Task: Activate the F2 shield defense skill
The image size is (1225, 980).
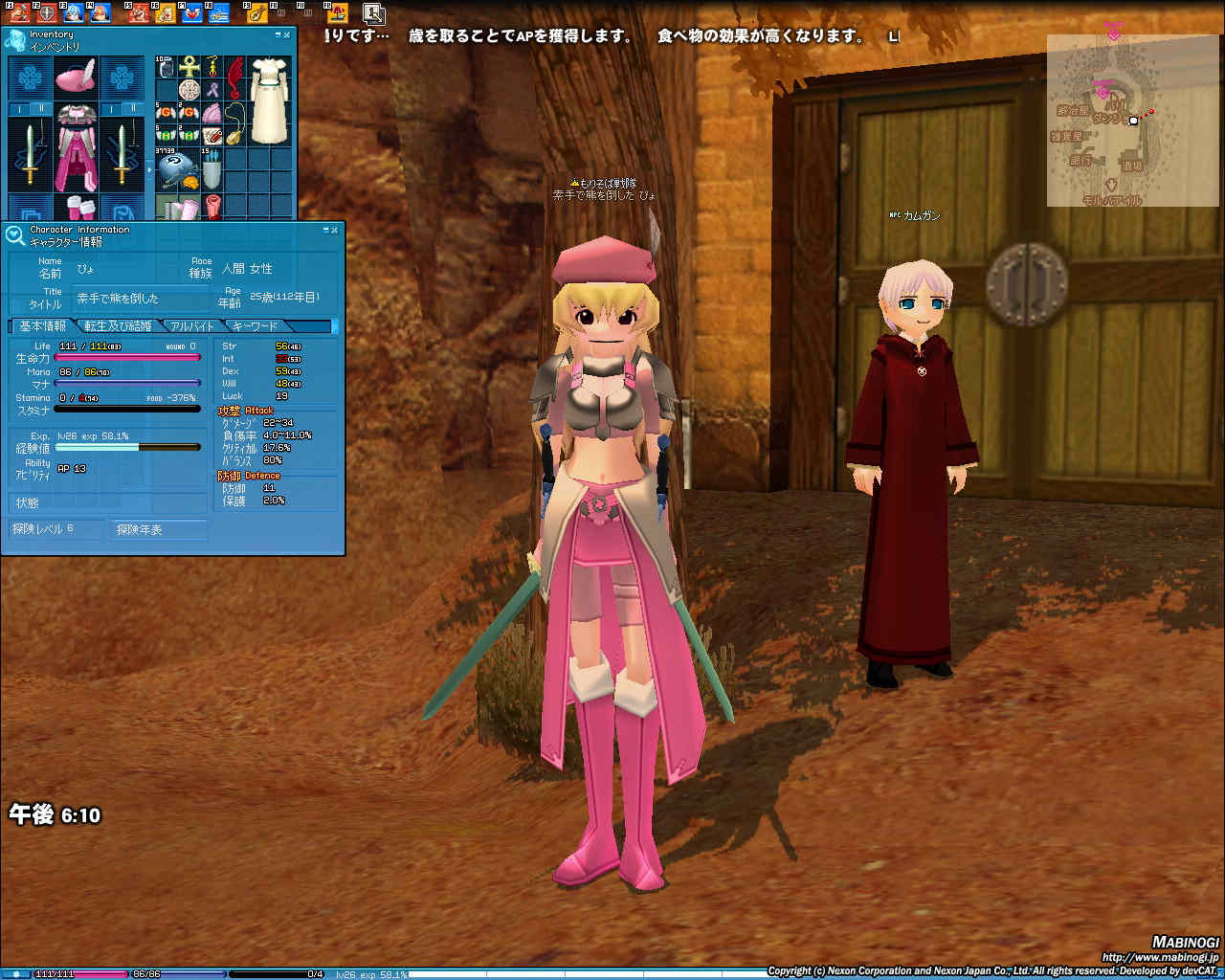Action: coord(46,12)
